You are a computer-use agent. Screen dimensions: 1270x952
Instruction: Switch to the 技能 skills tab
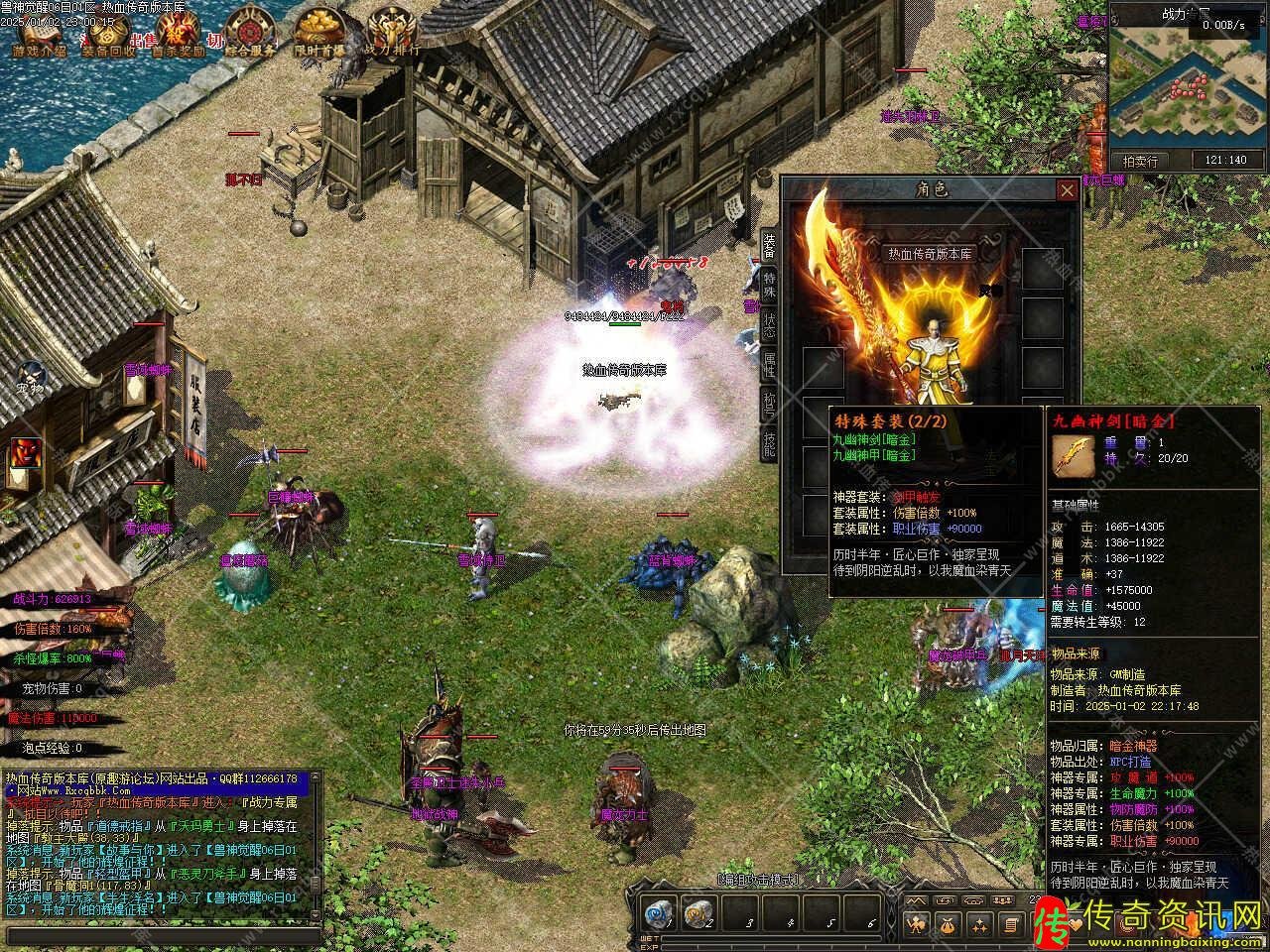pos(769,443)
